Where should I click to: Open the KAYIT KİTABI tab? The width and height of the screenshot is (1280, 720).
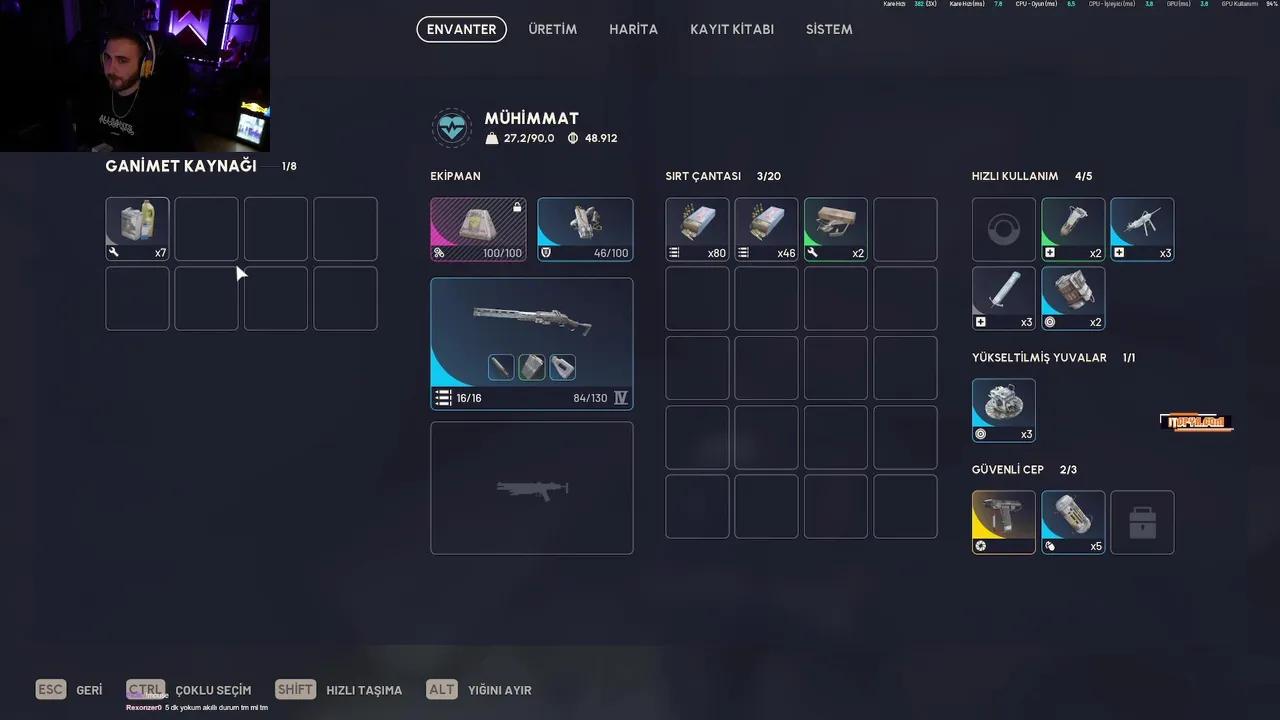731,29
